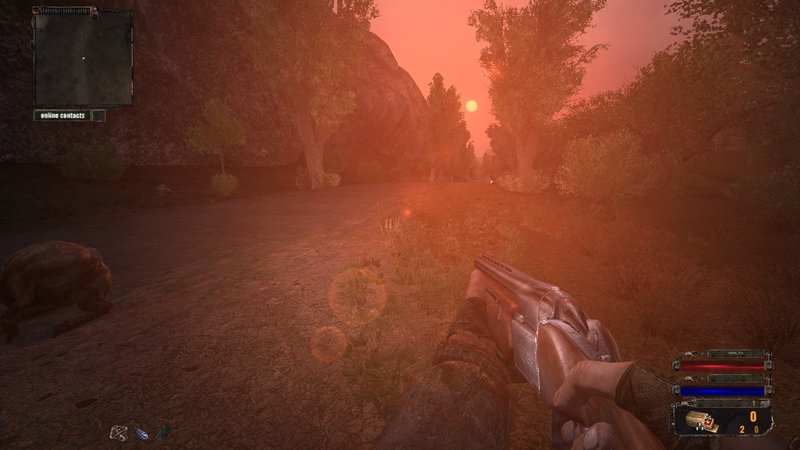Click the blue capsule status icon
This screenshot has height=450, width=800.
coord(142,433)
